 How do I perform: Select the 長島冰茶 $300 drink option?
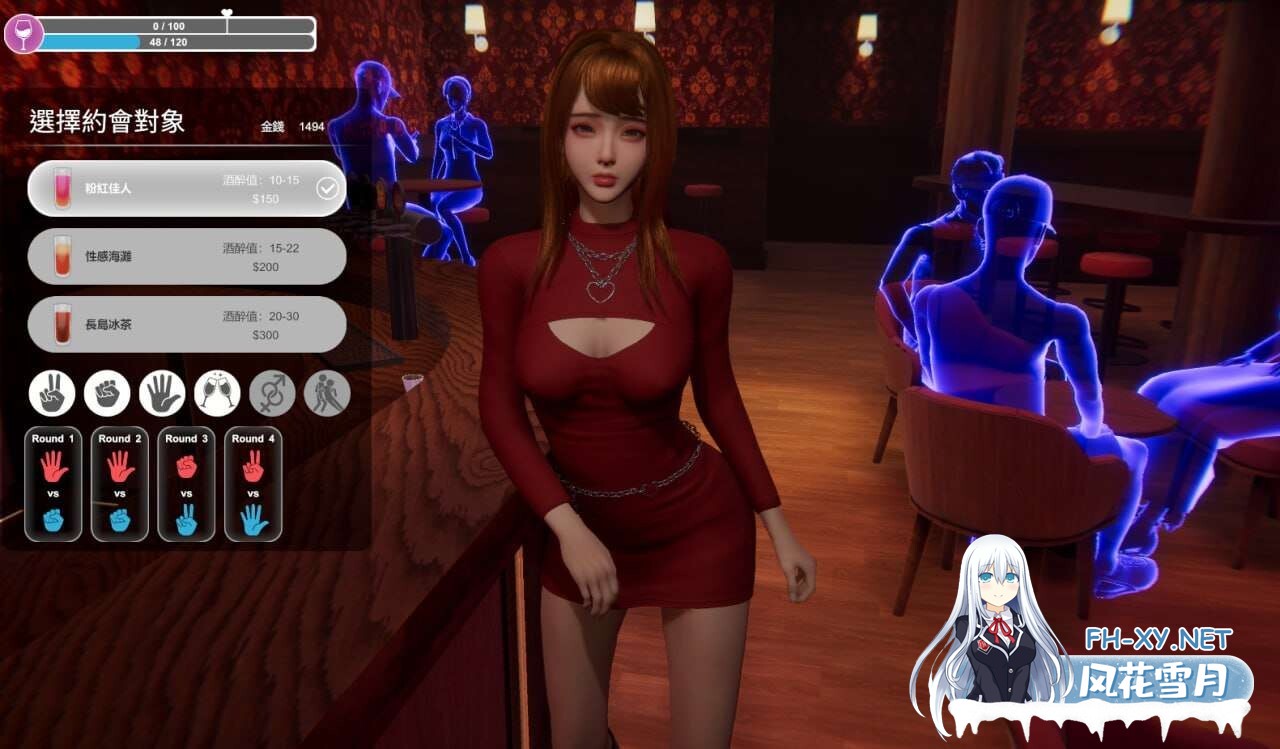[x=187, y=324]
